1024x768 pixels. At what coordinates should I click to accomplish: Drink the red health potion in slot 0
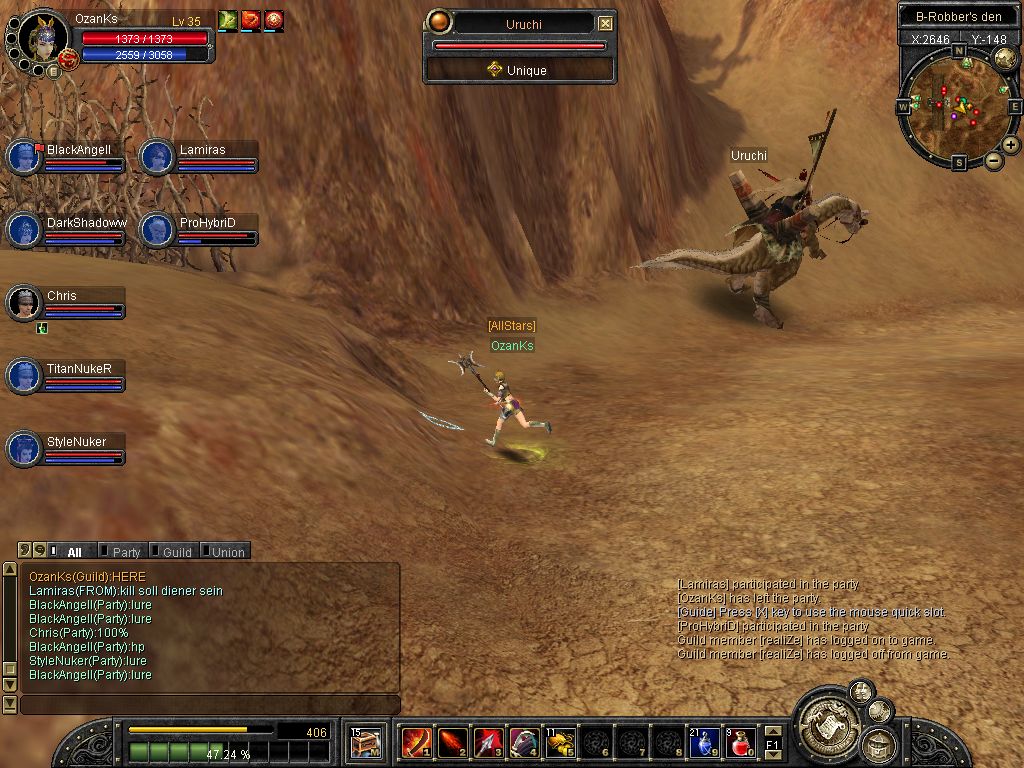741,742
